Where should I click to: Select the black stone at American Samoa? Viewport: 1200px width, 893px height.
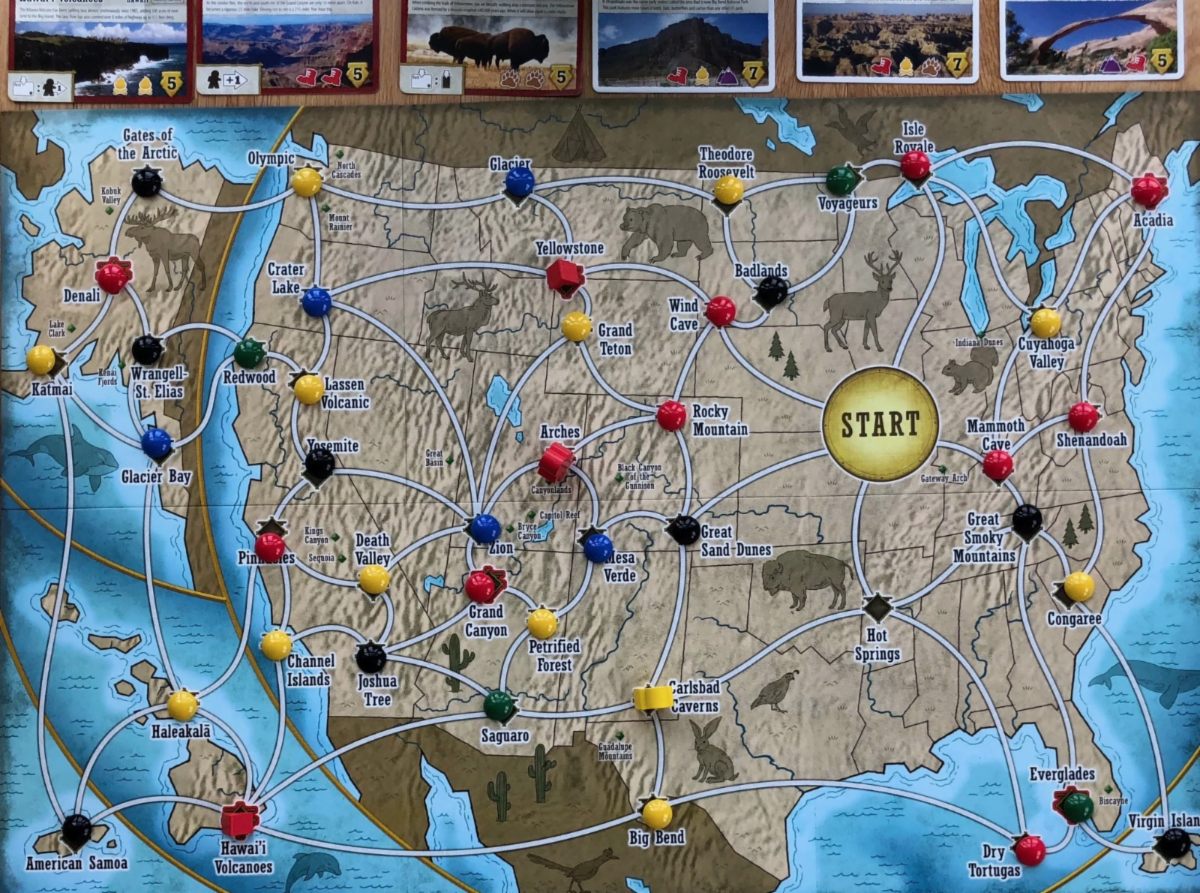coord(77,829)
